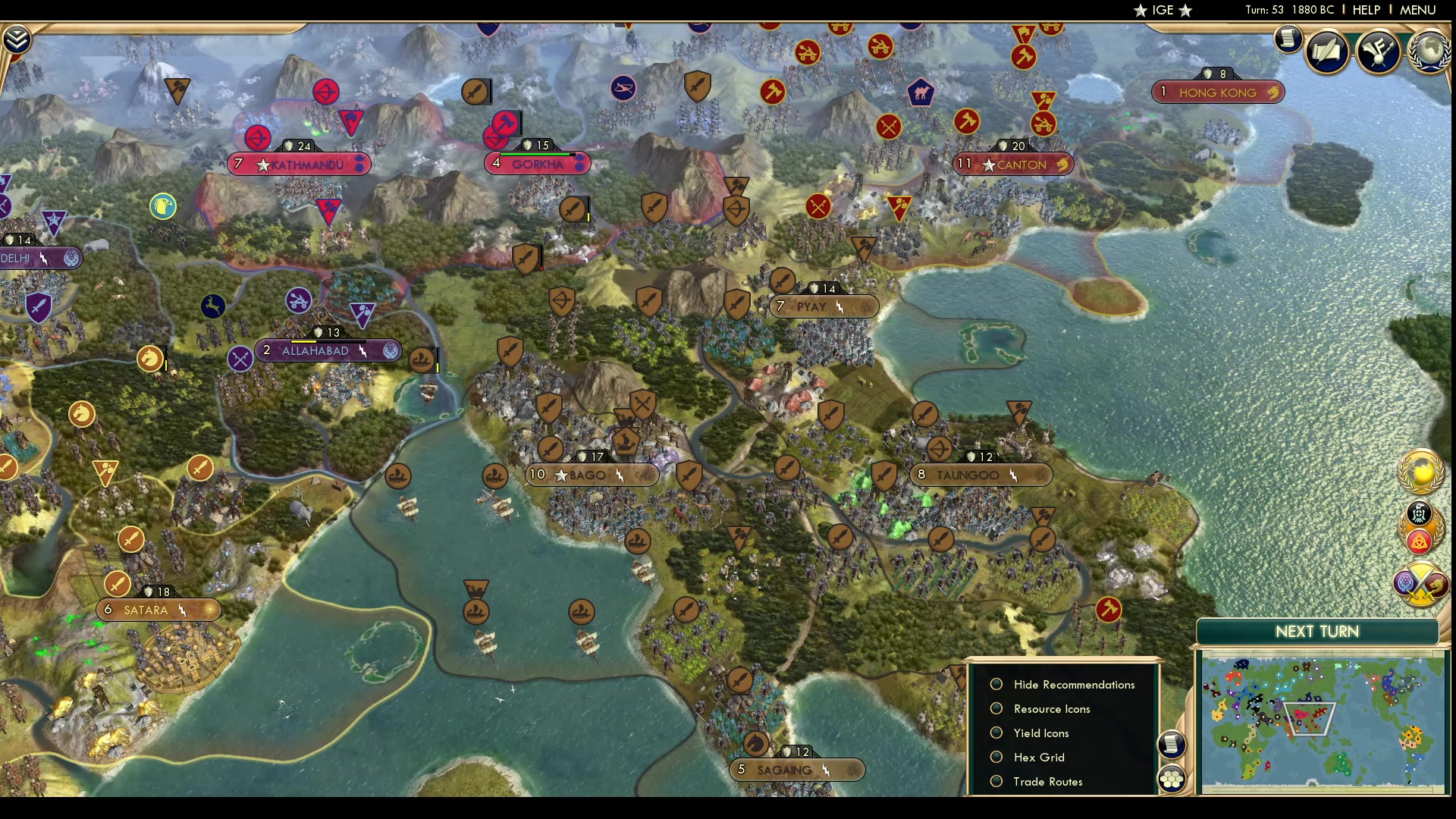Image resolution: width=1456 pixels, height=819 pixels.
Task: Open the notification log scroll icon
Action: [x=1288, y=39]
